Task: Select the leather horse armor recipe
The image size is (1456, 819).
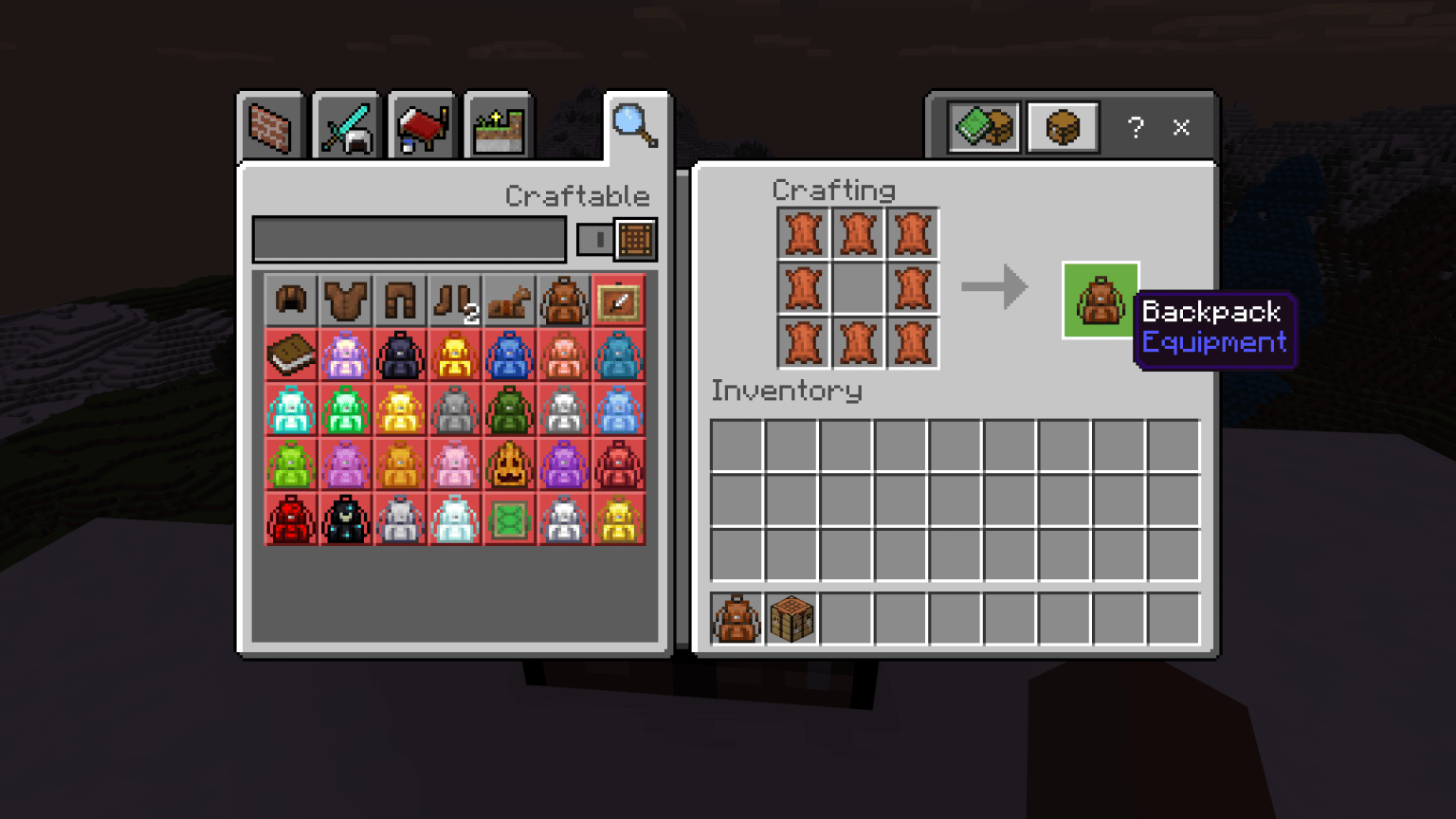Action: (508, 300)
